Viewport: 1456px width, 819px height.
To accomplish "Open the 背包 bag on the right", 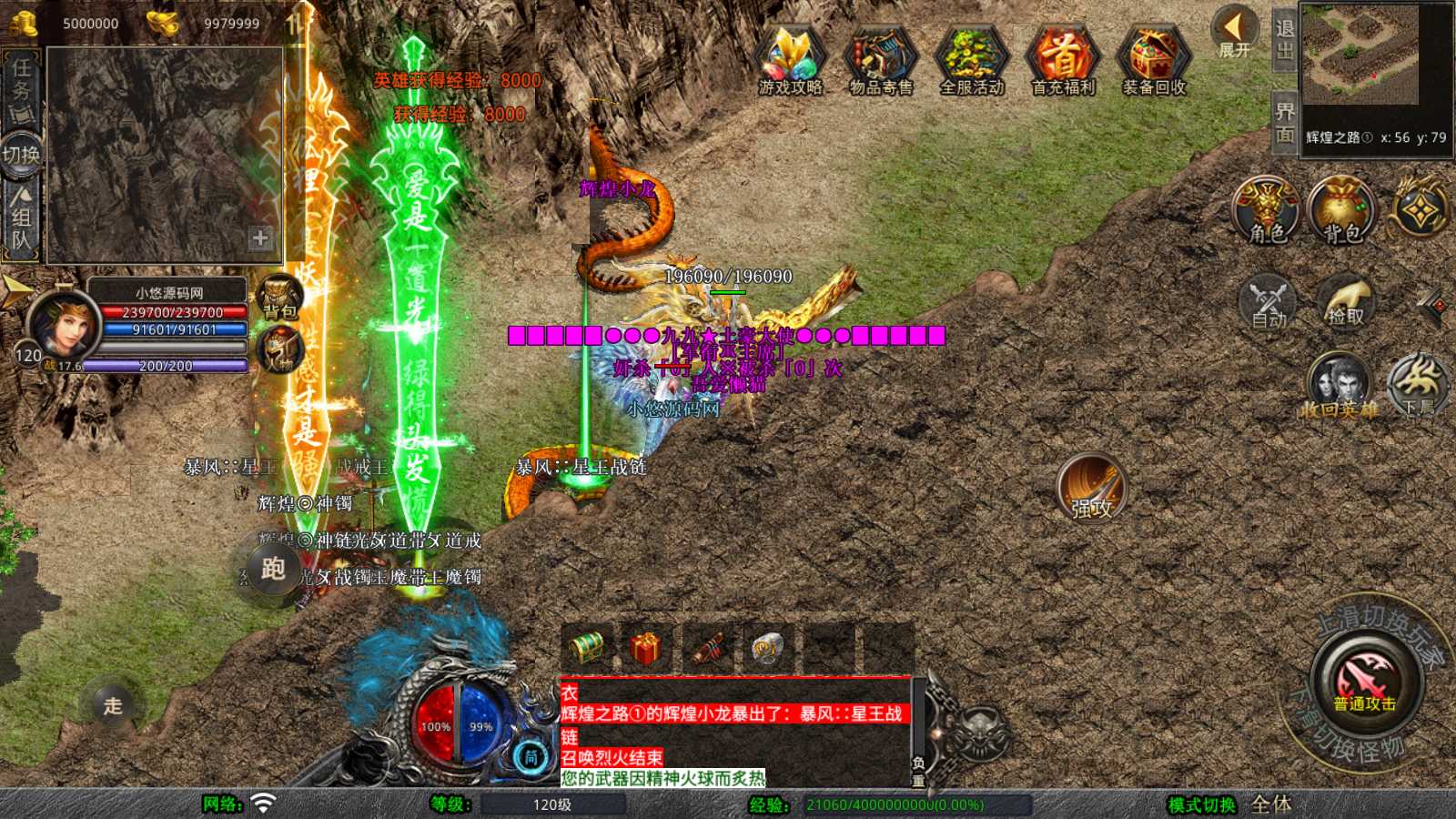I will coord(1341,211).
